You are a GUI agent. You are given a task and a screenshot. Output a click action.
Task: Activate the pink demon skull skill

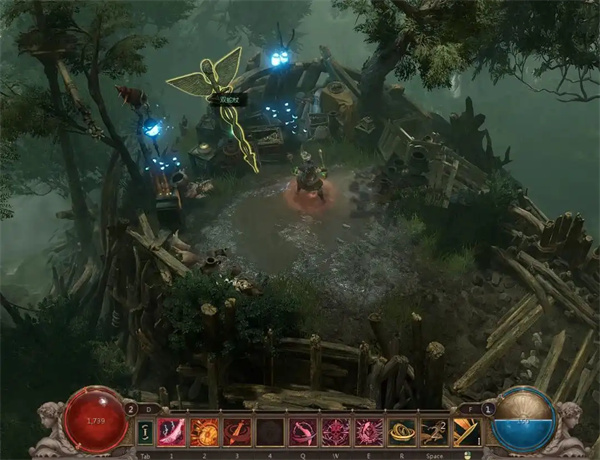click(x=335, y=431)
